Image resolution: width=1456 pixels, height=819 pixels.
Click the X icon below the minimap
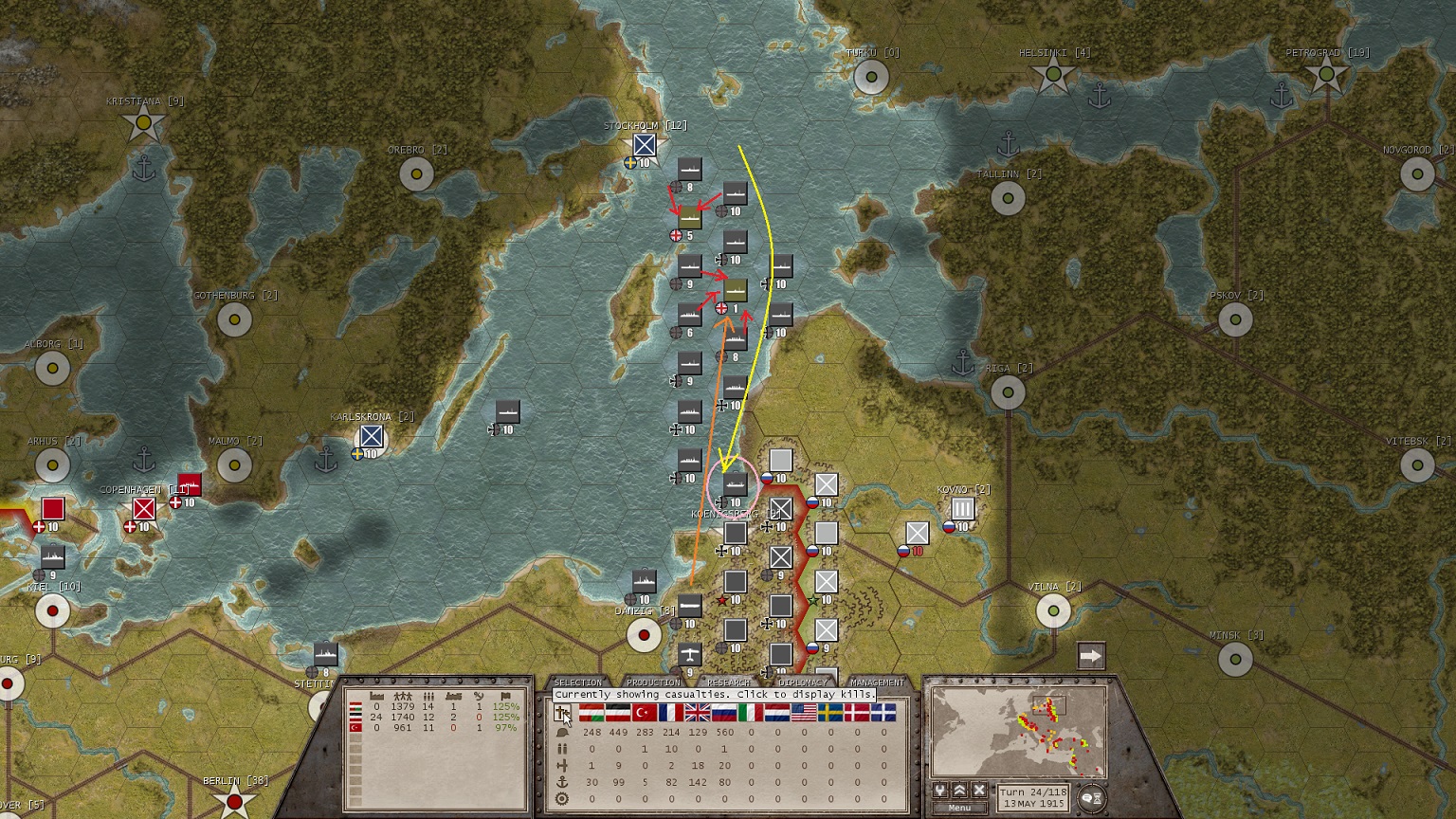point(979,791)
